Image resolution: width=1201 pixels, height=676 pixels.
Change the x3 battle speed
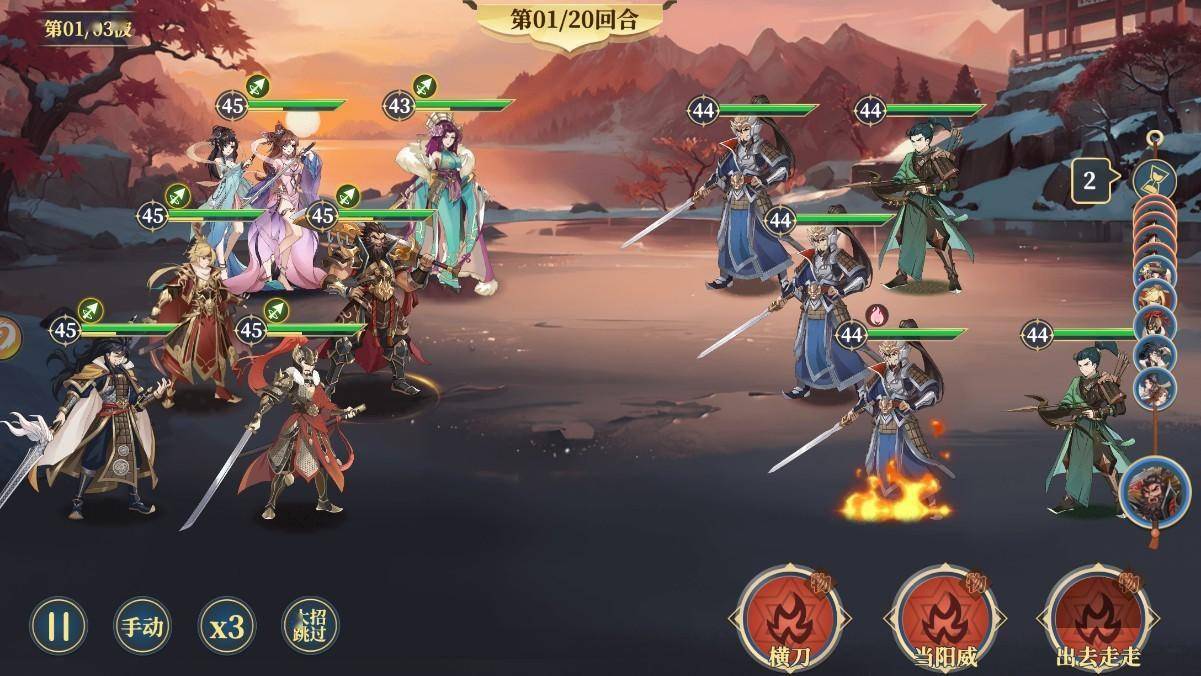click(x=226, y=626)
